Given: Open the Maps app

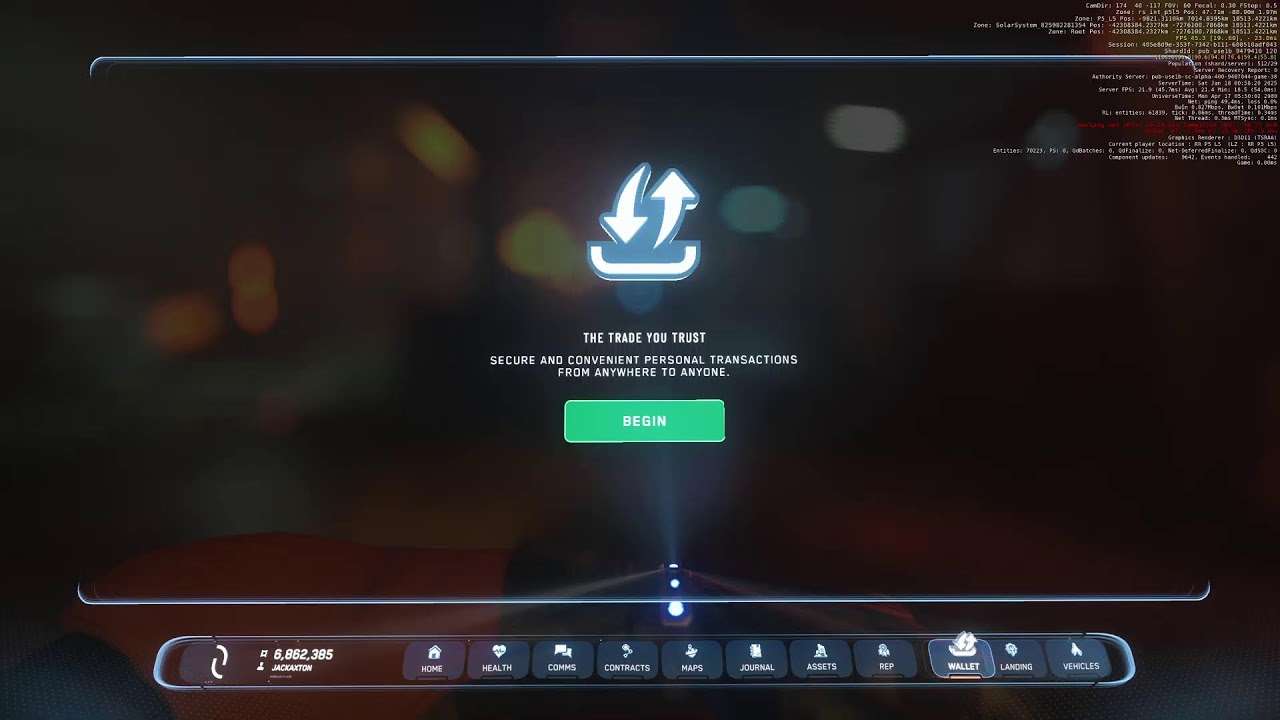Looking at the screenshot, I should click(692, 659).
